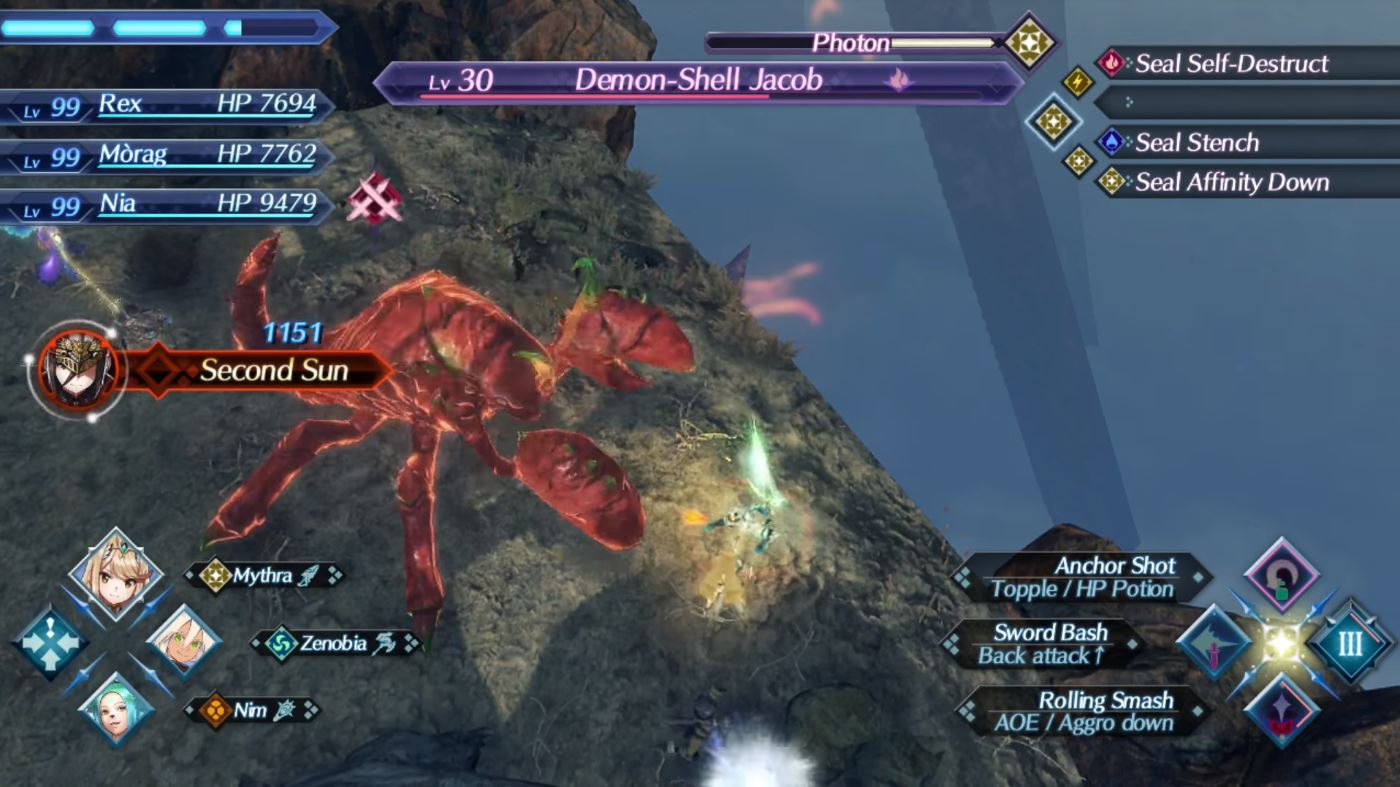Click the Seal Stench water icon
Screen dimensions: 1400x787
(x=1110, y=142)
